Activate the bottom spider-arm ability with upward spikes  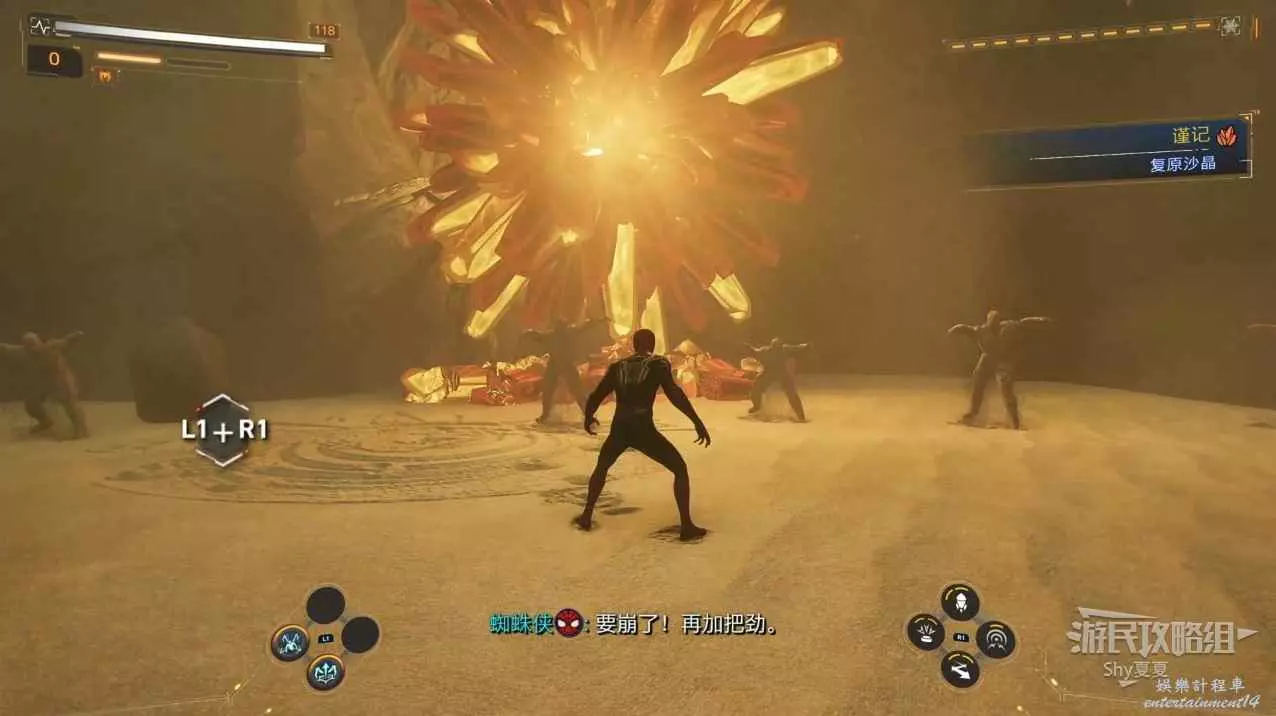325,672
